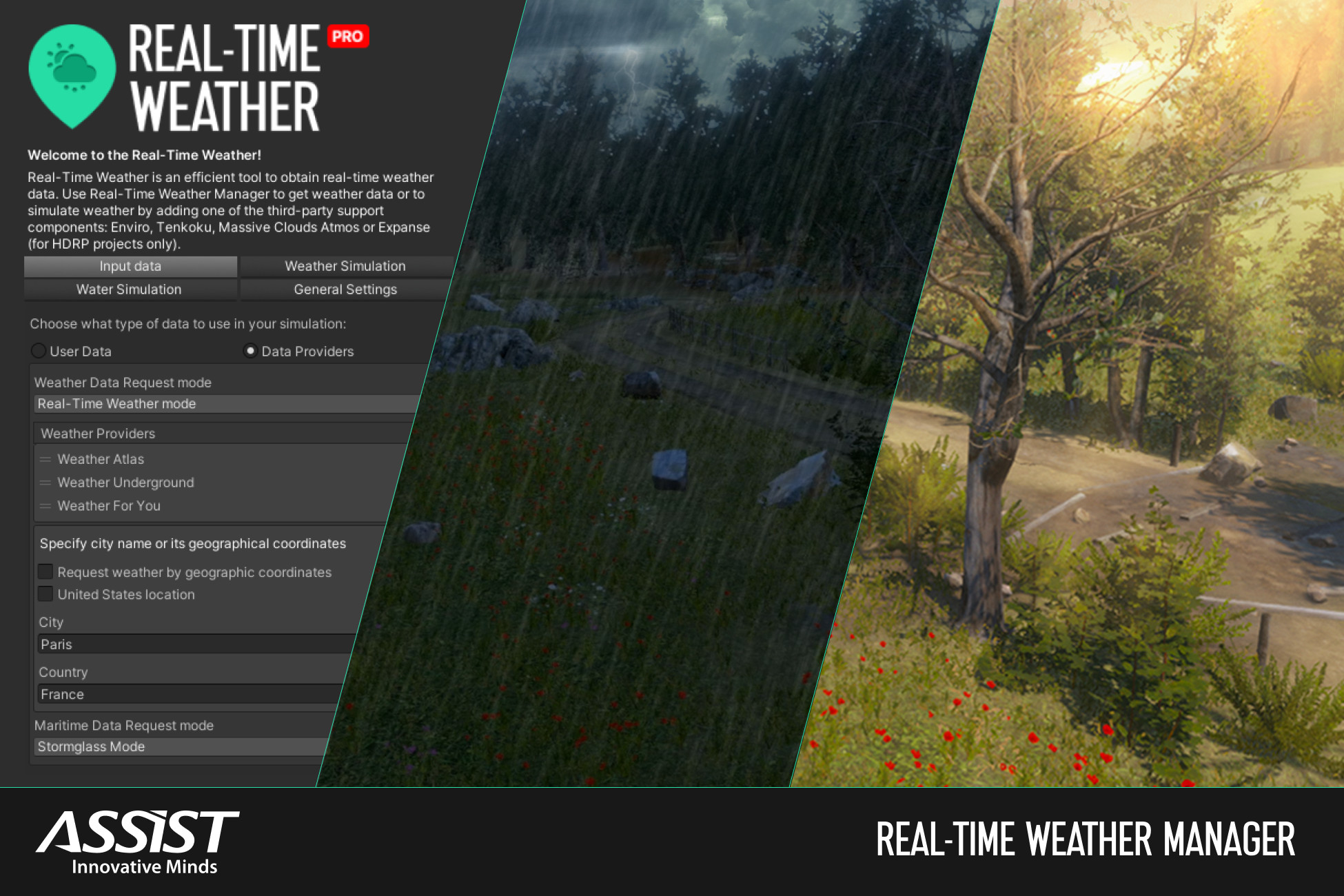Enable Request weather by geographic coordinates
Viewport: 1344px width, 896px height.
tap(45, 571)
